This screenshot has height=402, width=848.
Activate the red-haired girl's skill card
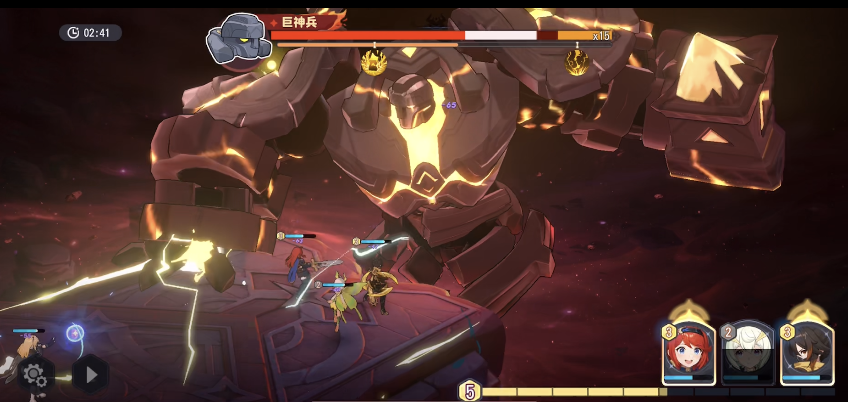[688, 353]
